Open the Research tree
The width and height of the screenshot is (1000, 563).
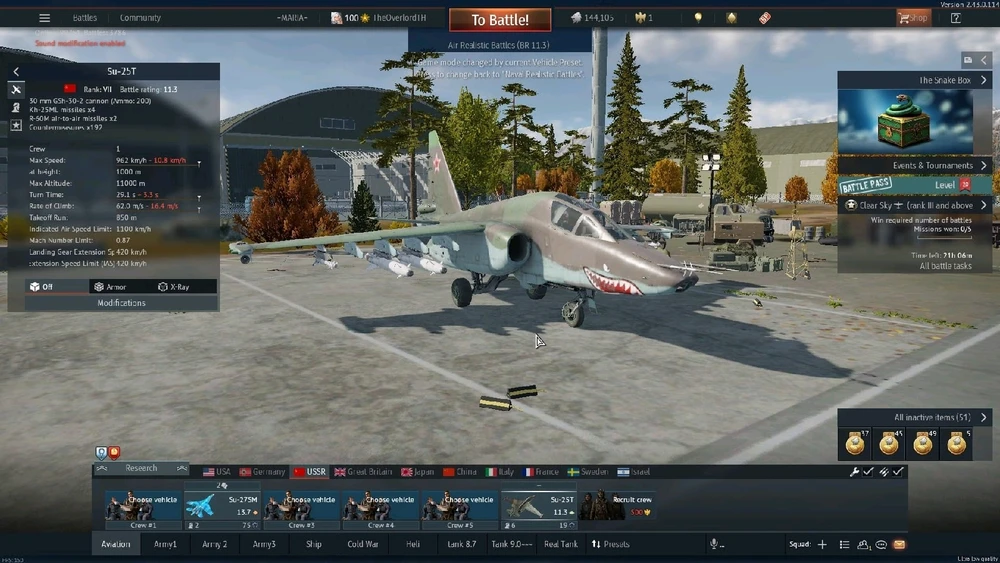pos(141,468)
